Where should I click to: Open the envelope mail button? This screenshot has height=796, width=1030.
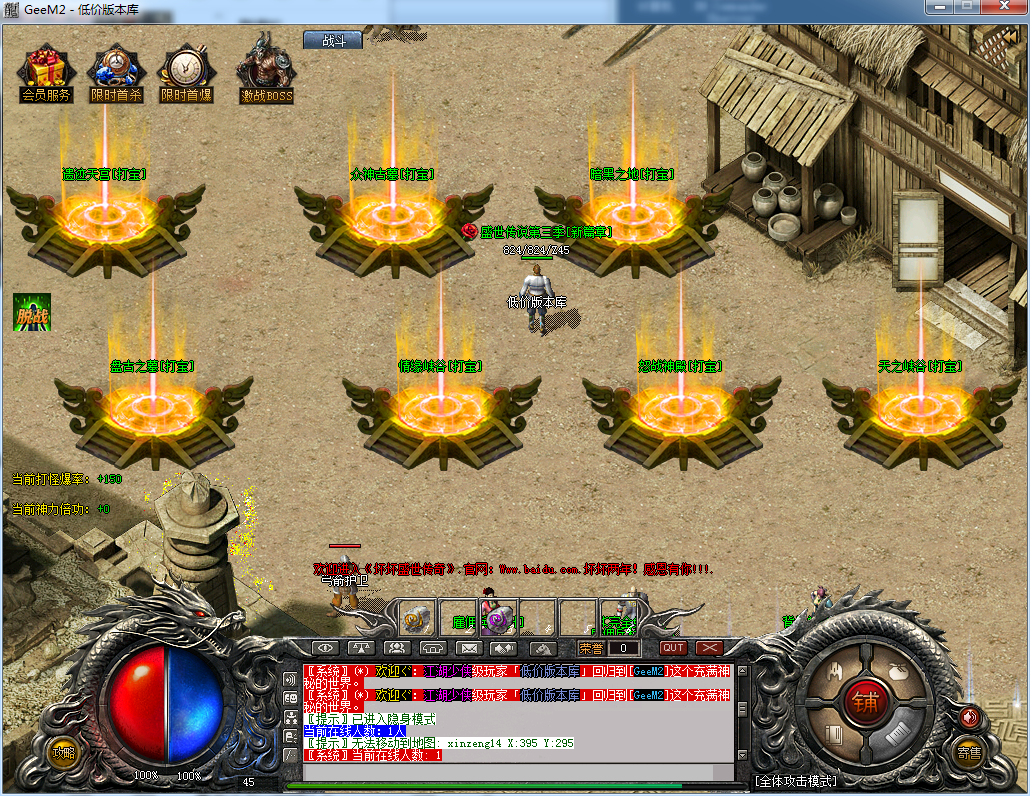[x=469, y=648]
